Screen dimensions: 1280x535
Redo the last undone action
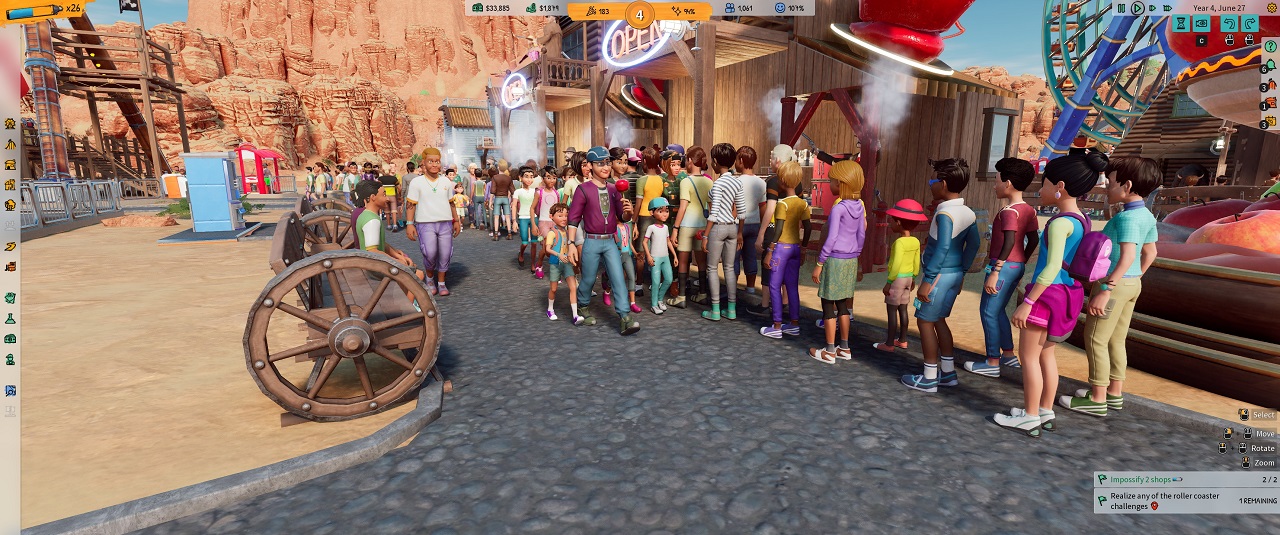1250,23
